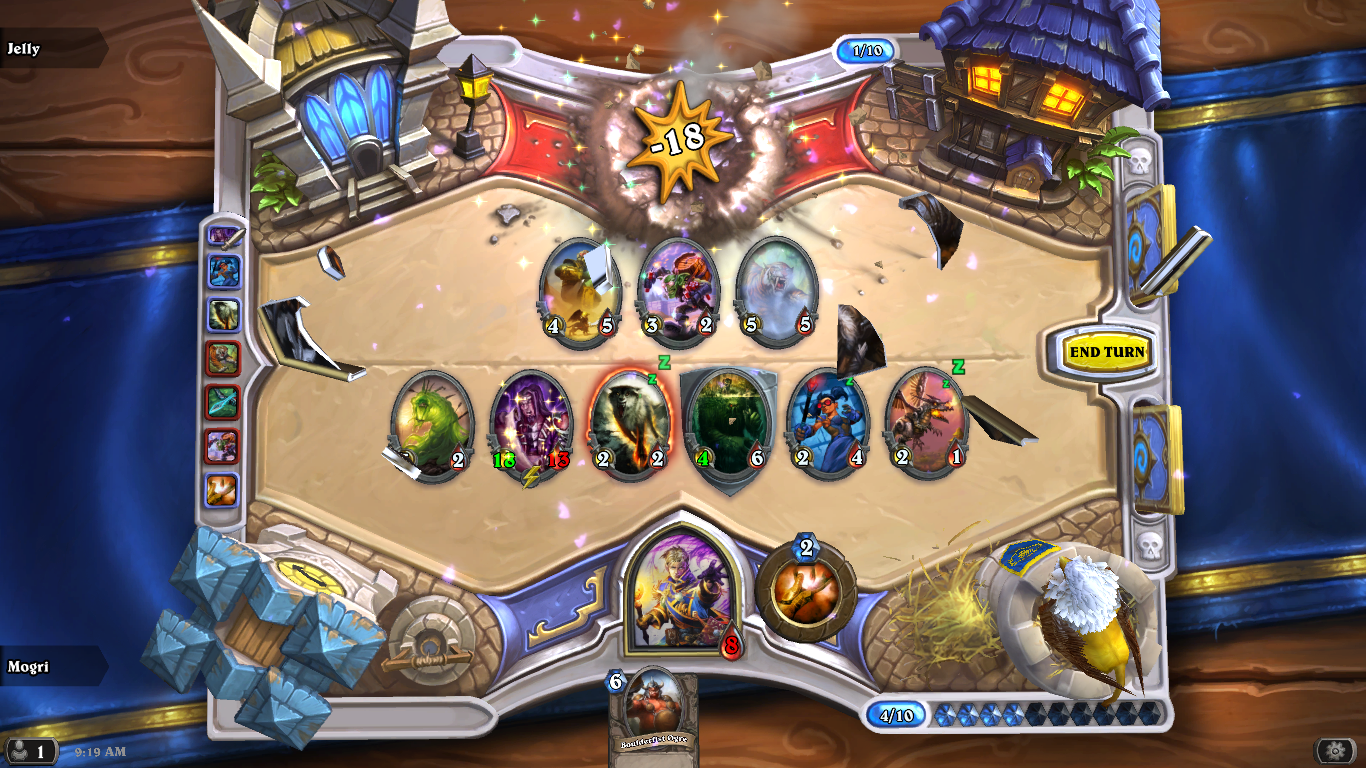Target the enemy golden 4/5 minion

[x=580, y=292]
